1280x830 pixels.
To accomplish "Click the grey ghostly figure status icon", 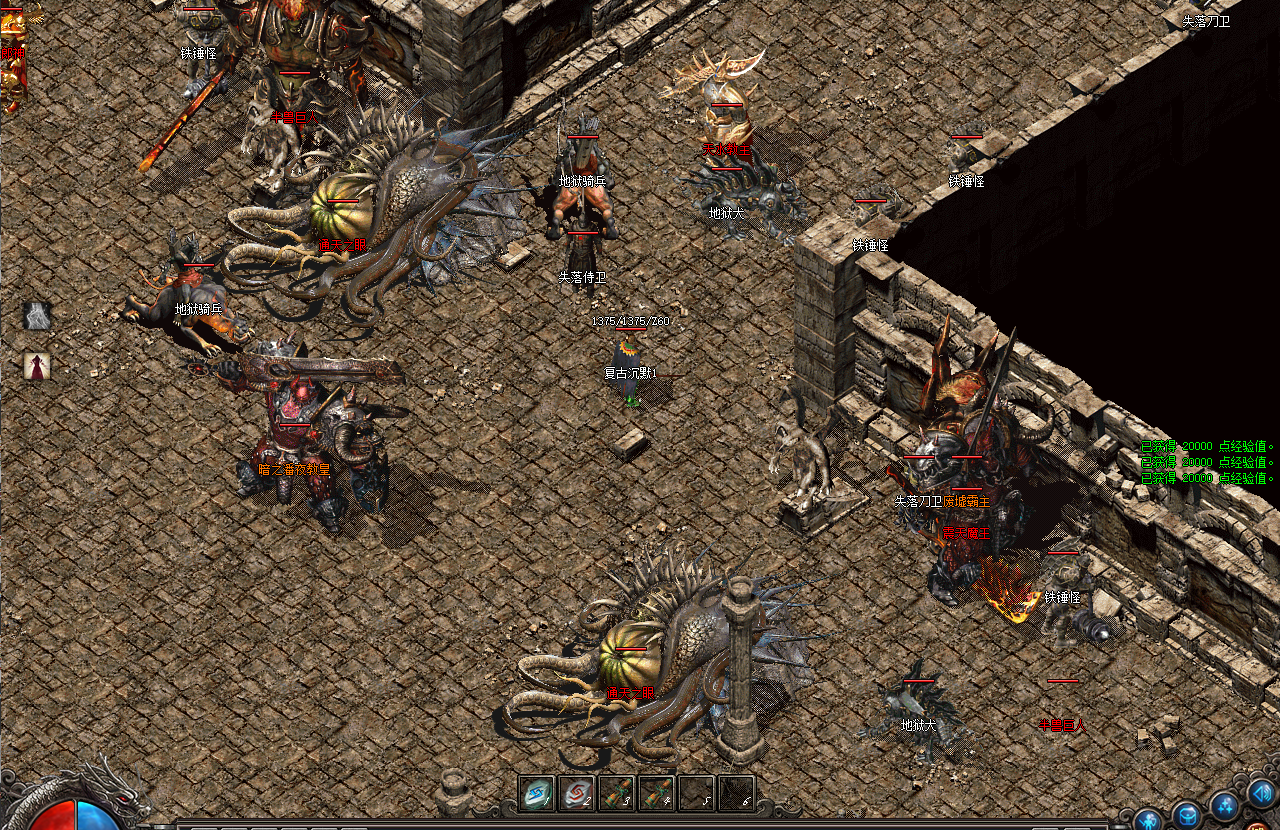I will click(37, 316).
